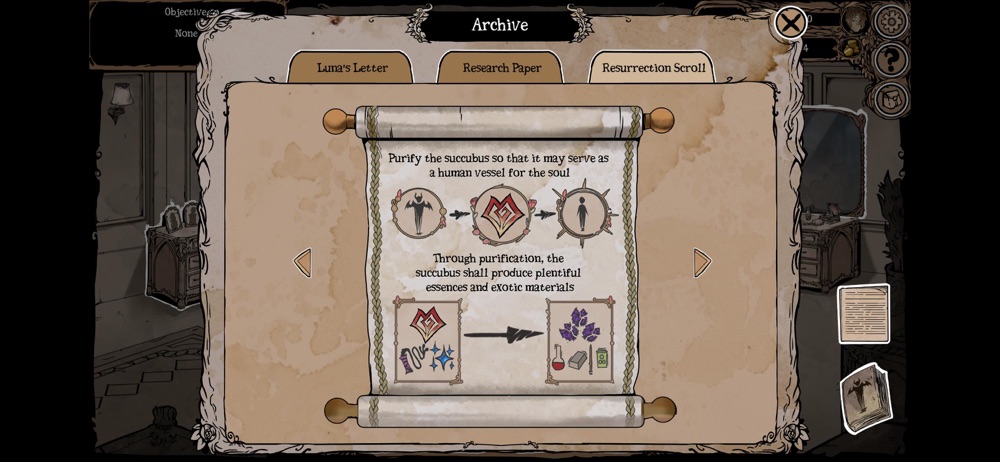Screen dimensions: 1000x462
Task: Close the Archive window
Action: pyautogui.click(x=790, y=23)
